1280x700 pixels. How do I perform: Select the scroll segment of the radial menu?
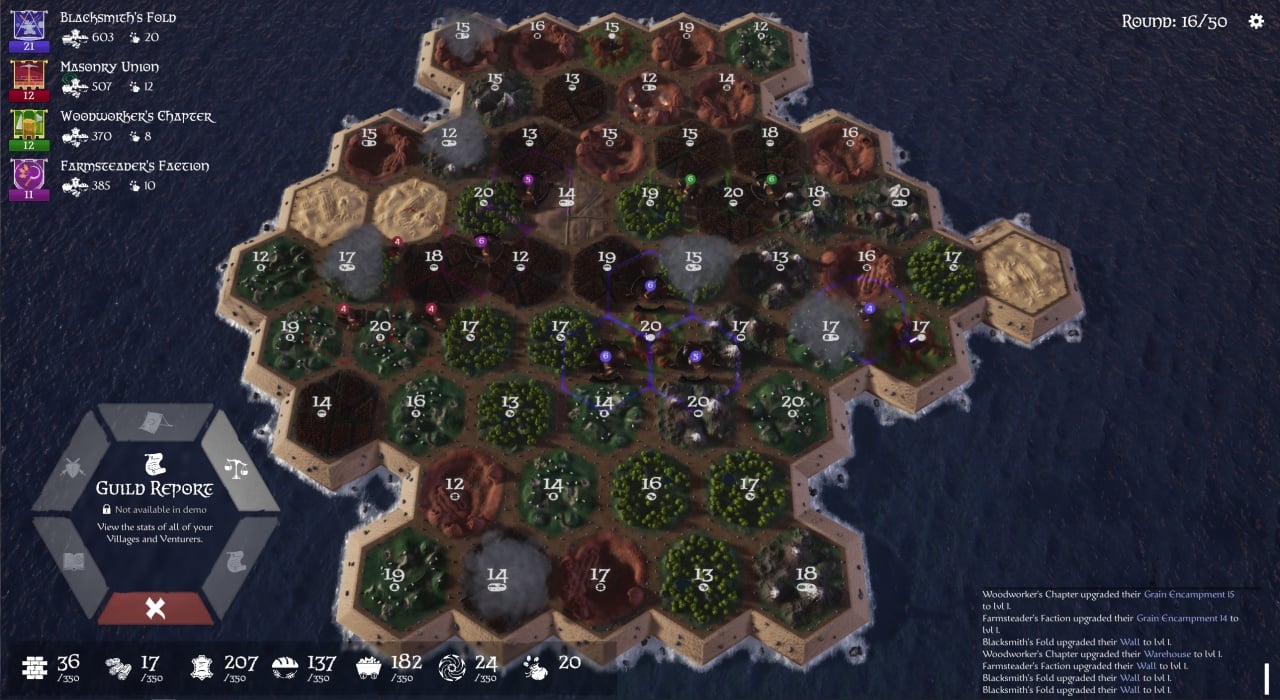(237, 561)
